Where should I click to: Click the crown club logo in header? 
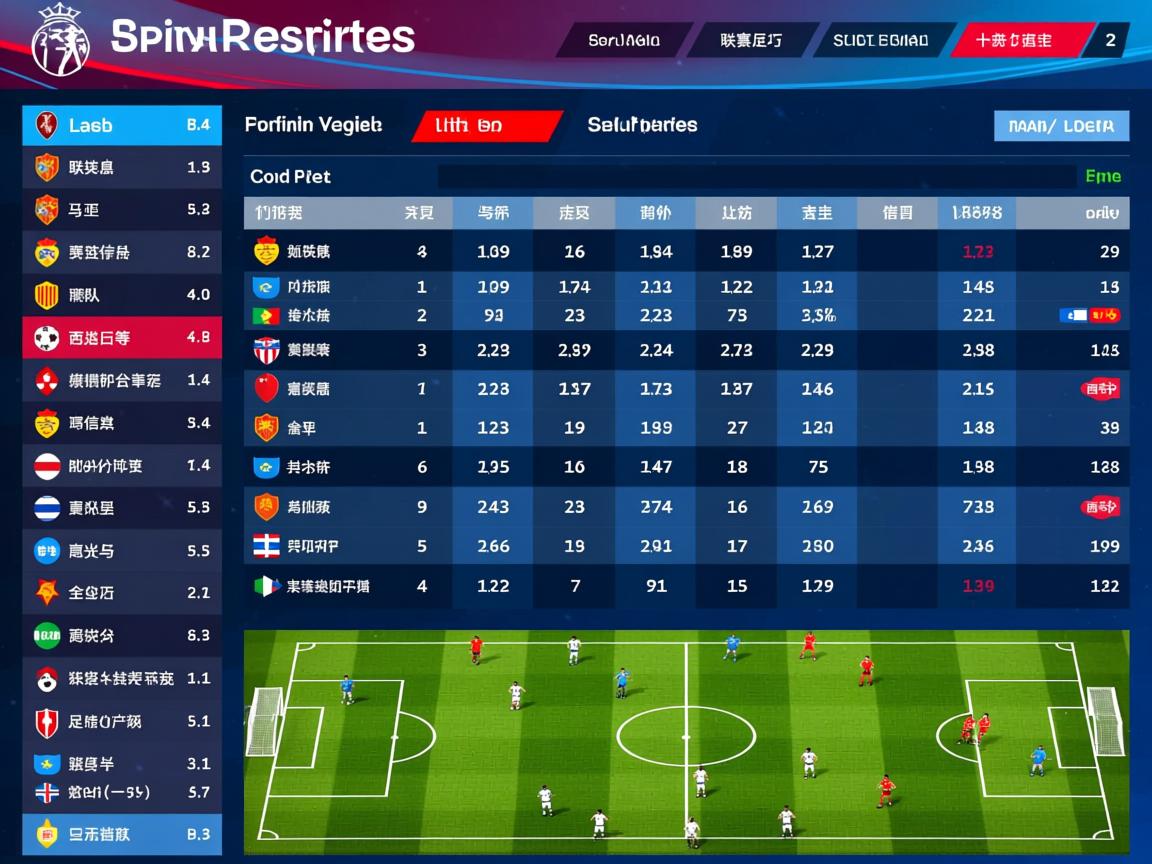[60, 41]
